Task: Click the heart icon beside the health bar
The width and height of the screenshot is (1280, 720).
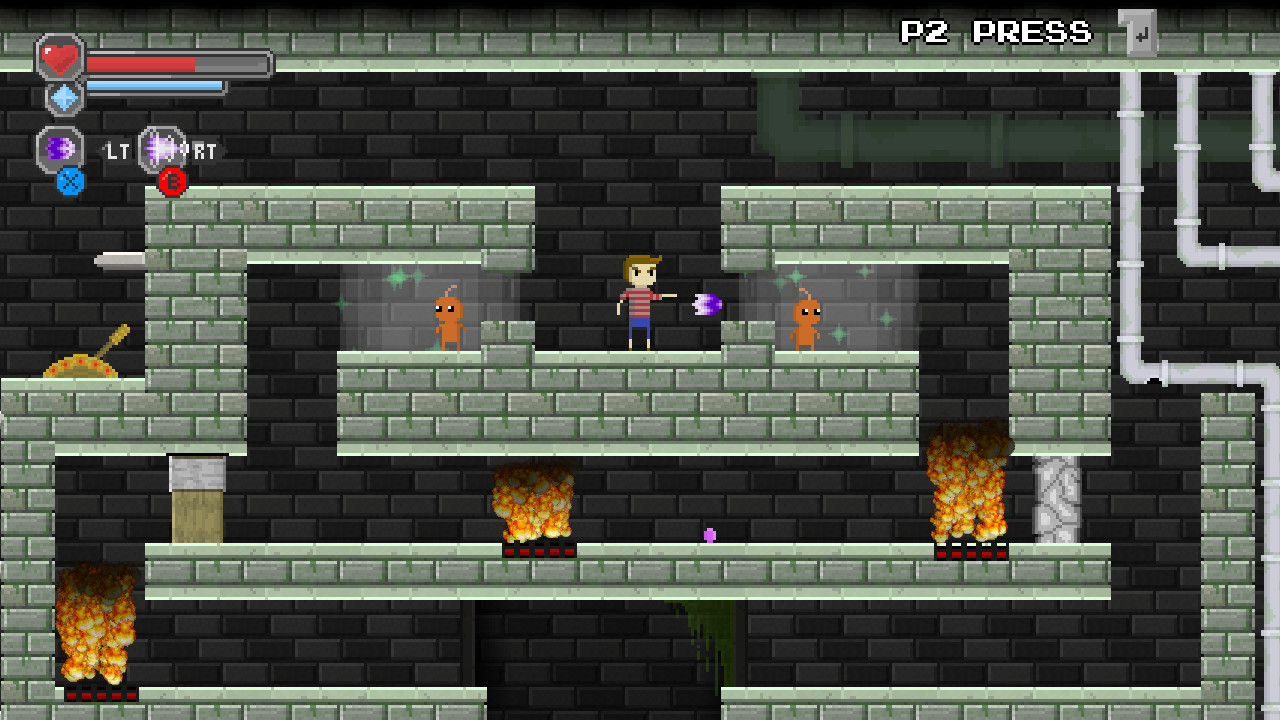Action: [x=62, y=60]
